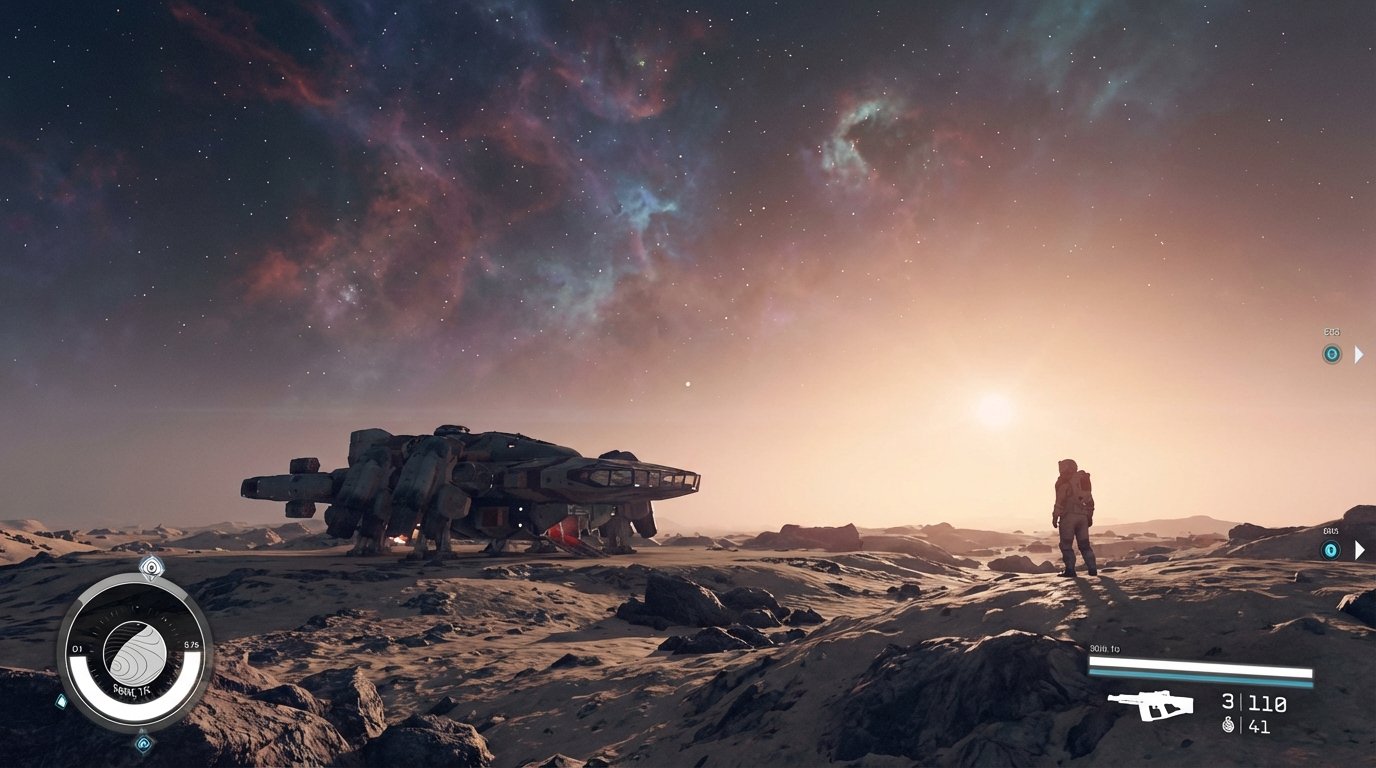
Task: Select the planet terrain icon inside the compass
Action: (x=136, y=653)
